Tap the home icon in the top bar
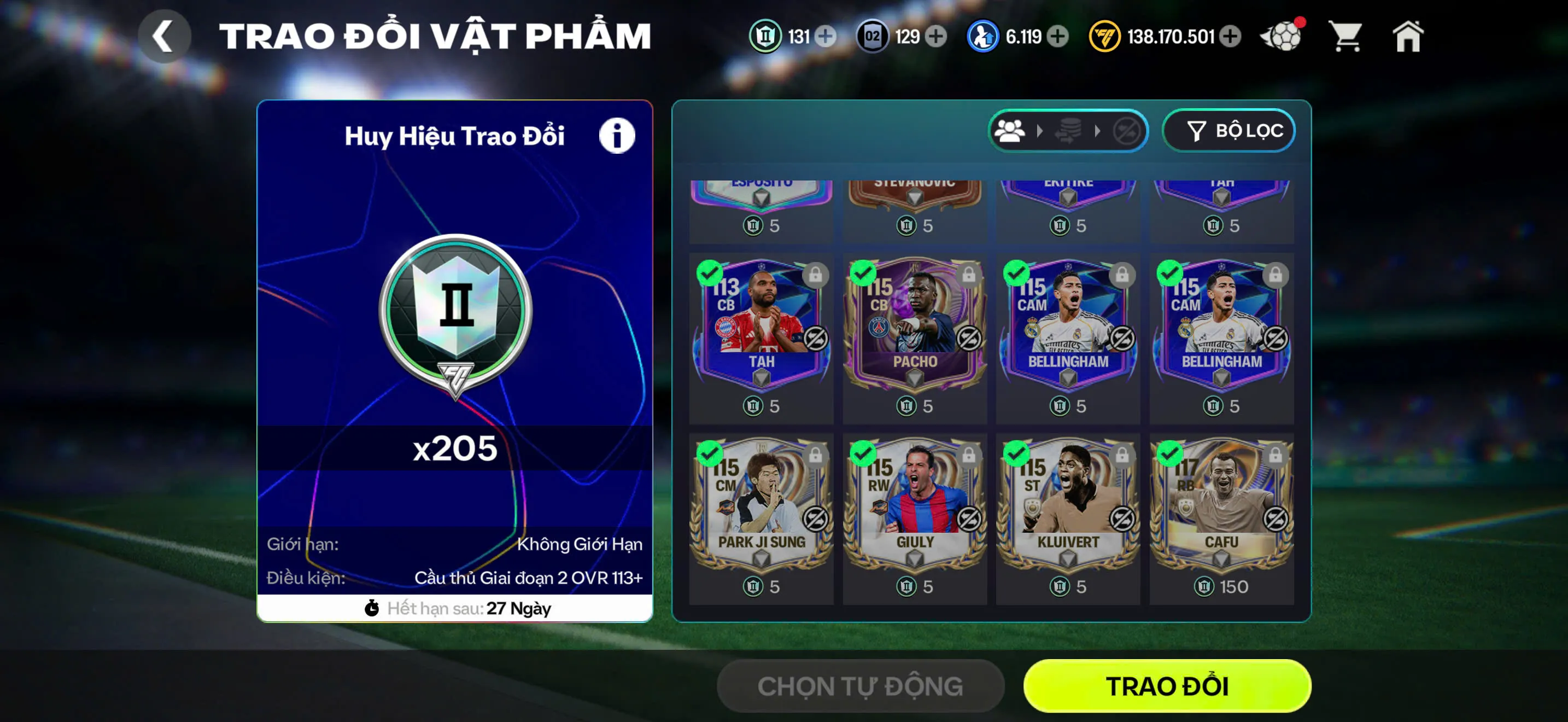The width and height of the screenshot is (1568, 722). 1409,38
